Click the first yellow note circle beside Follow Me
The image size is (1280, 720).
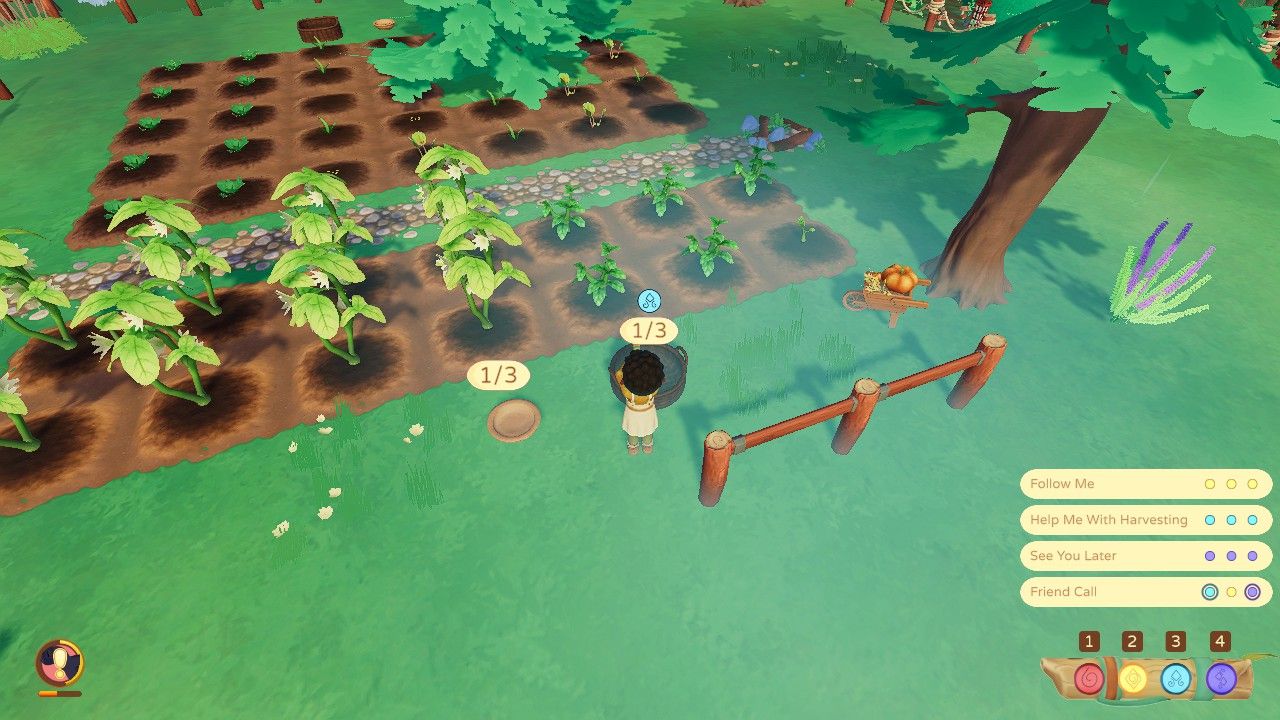coord(1210,483)
